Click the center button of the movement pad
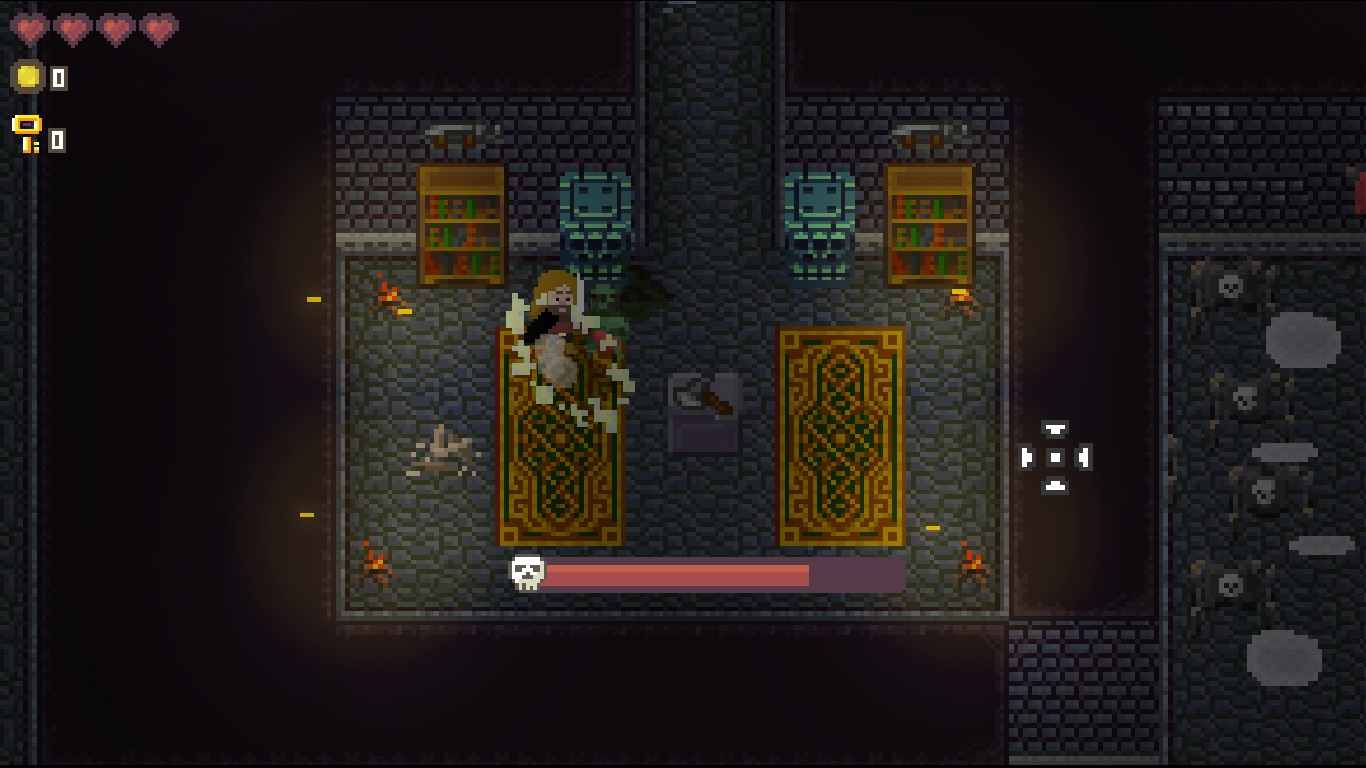The image size is (1366, 768). (1055, 457)
